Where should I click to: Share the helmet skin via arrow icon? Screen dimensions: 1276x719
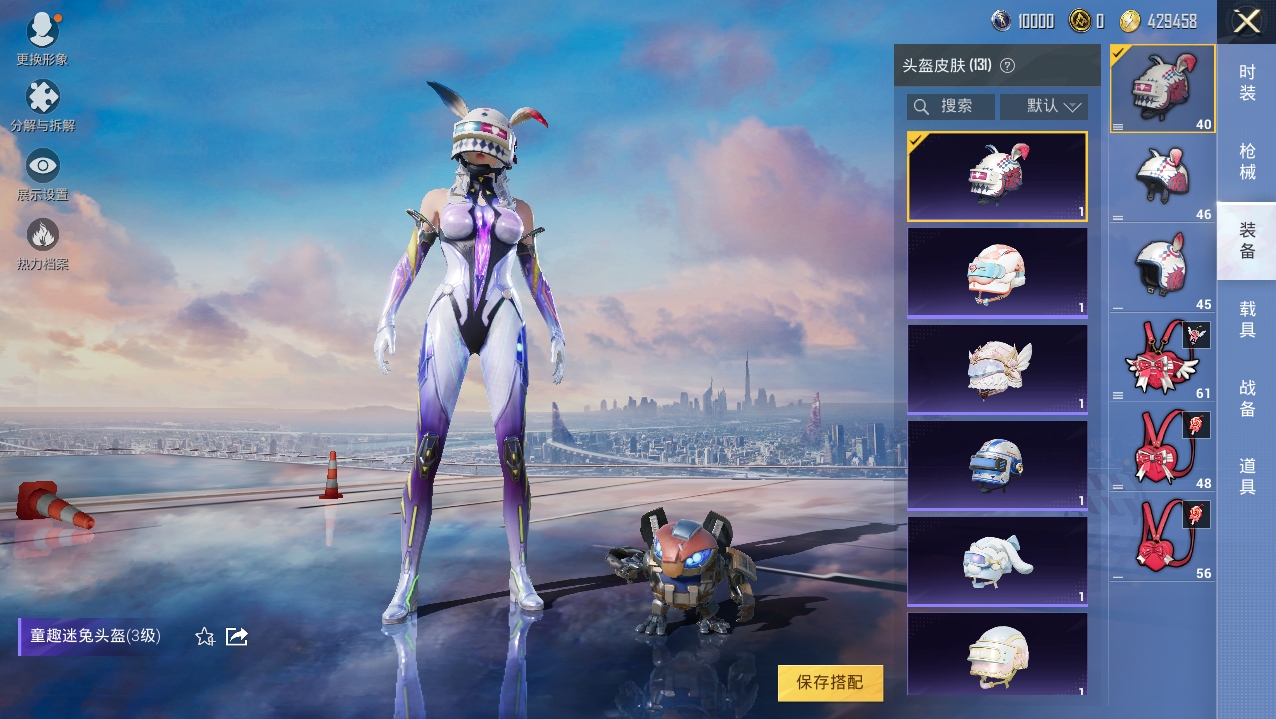(x=237, y=637)
